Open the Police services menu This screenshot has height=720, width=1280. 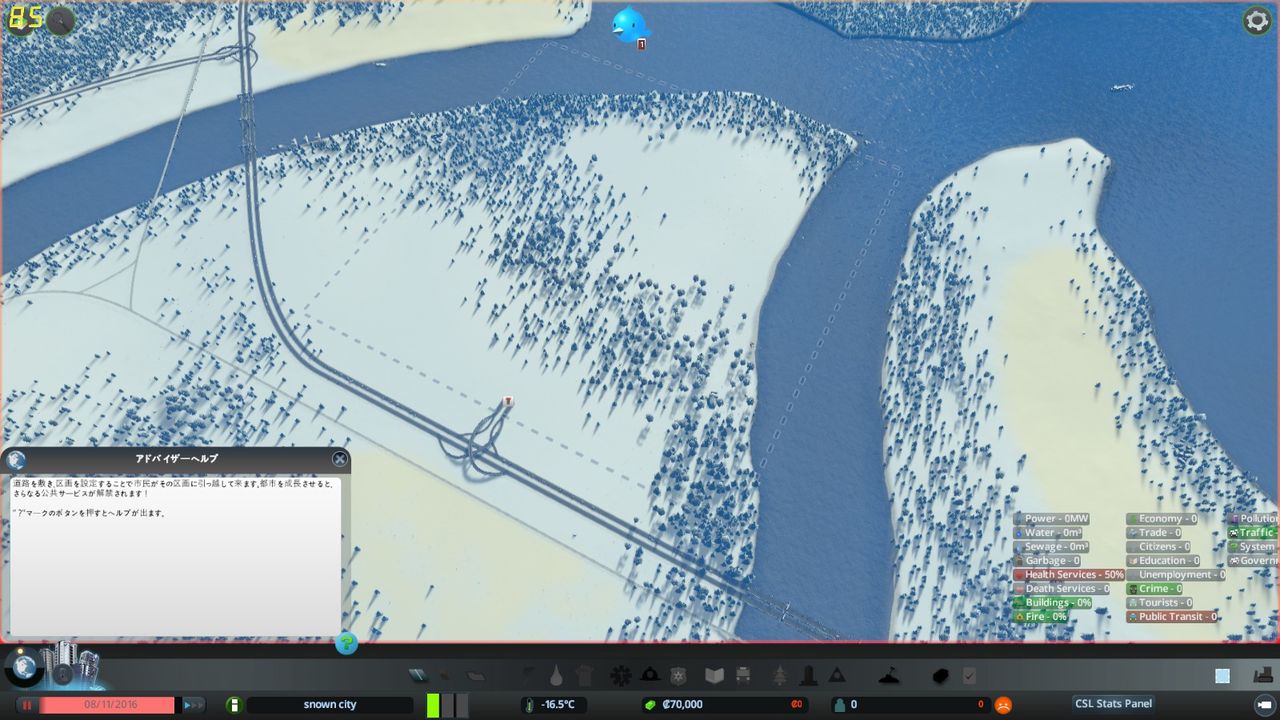677,676
